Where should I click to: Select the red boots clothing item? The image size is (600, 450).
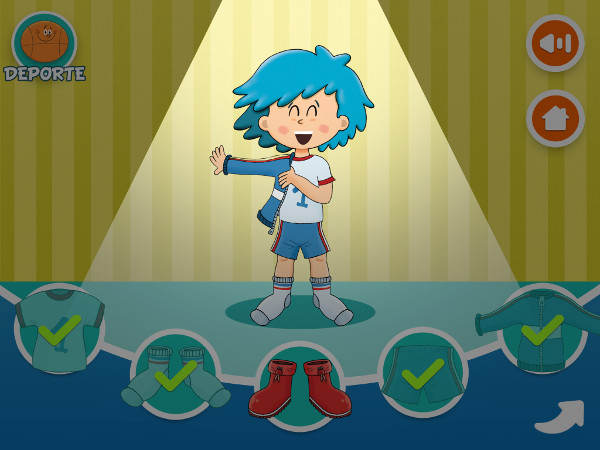pyautogui.click(x=300, y=388)
